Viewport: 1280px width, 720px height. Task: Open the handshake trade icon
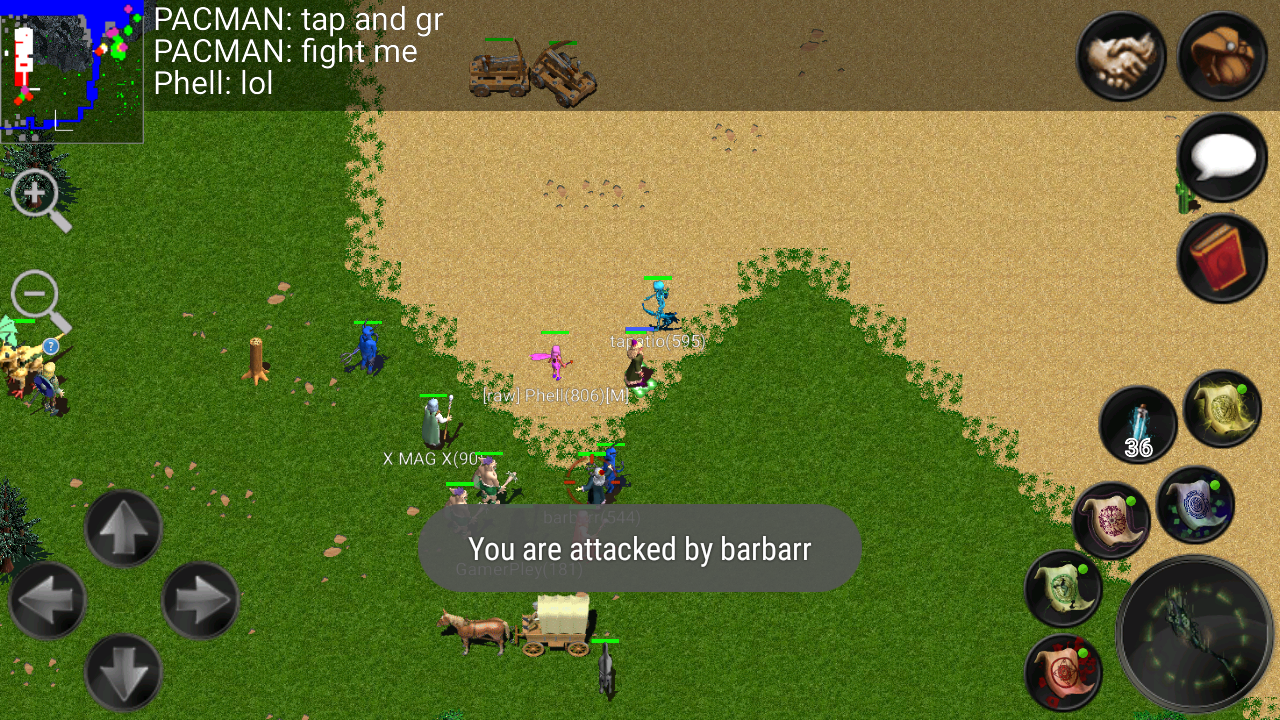pyautogui.click(x=1120, y=57)
